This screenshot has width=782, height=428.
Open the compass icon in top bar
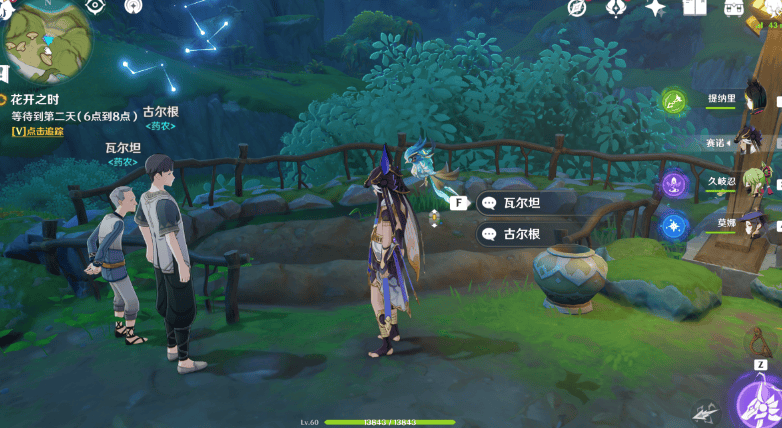click(577, 8)
